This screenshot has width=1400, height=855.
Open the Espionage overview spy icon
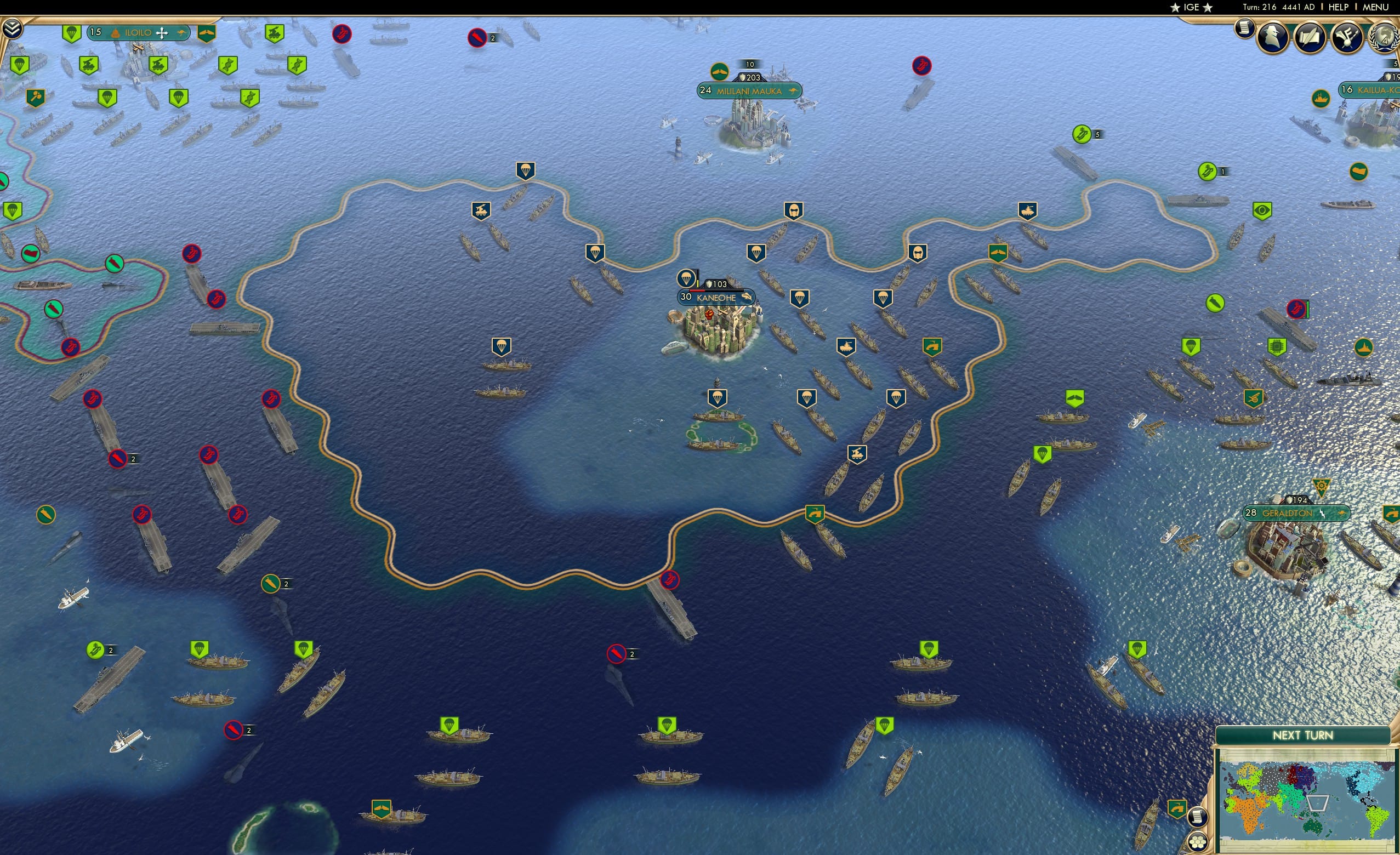pyautogui.click(x=1272, y=37)
